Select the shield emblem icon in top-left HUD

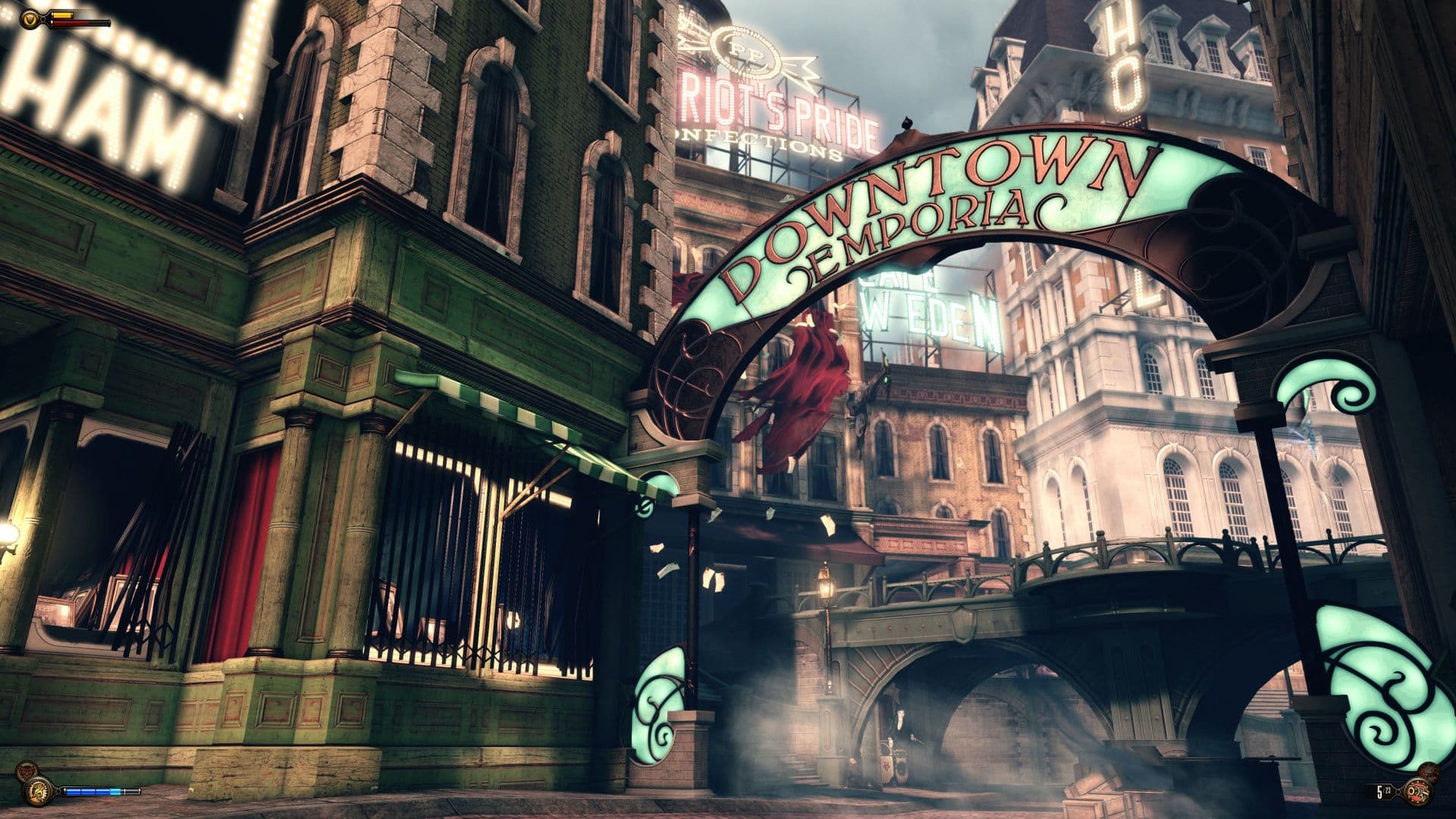[x=30, y=18]
